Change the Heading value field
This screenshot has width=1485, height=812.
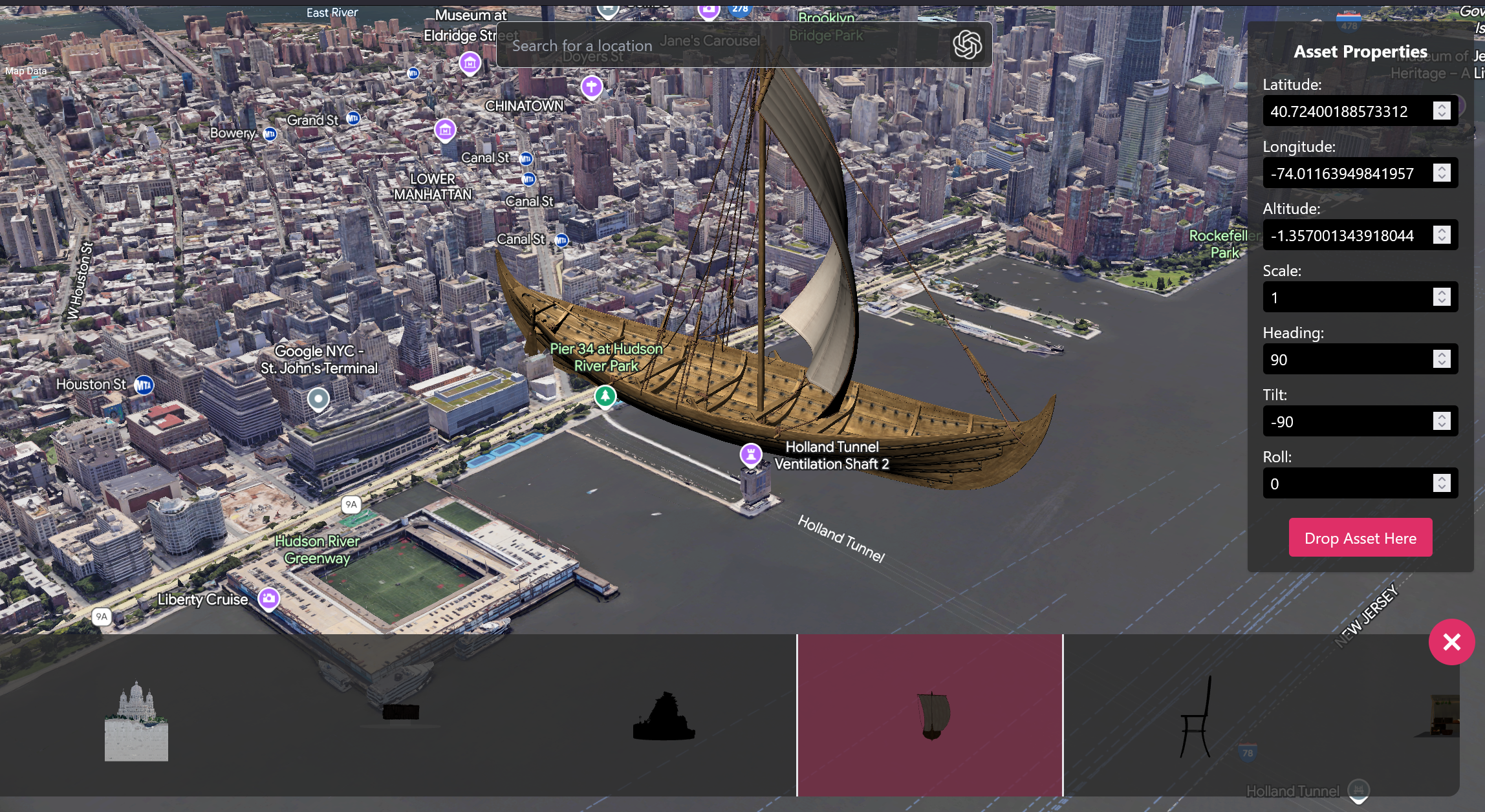pos(1347,359)
